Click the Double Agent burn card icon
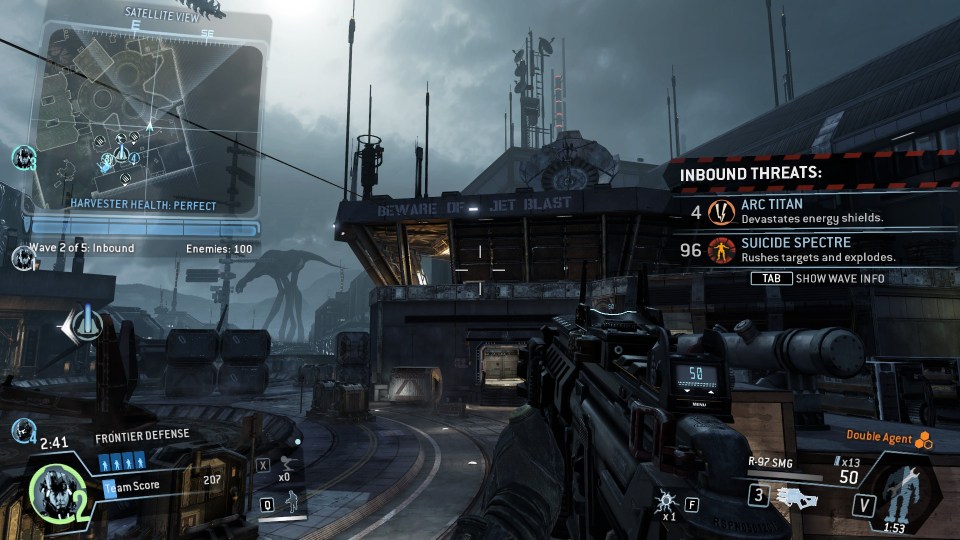Screen dimensions: 960x540 tap(924, 436)
